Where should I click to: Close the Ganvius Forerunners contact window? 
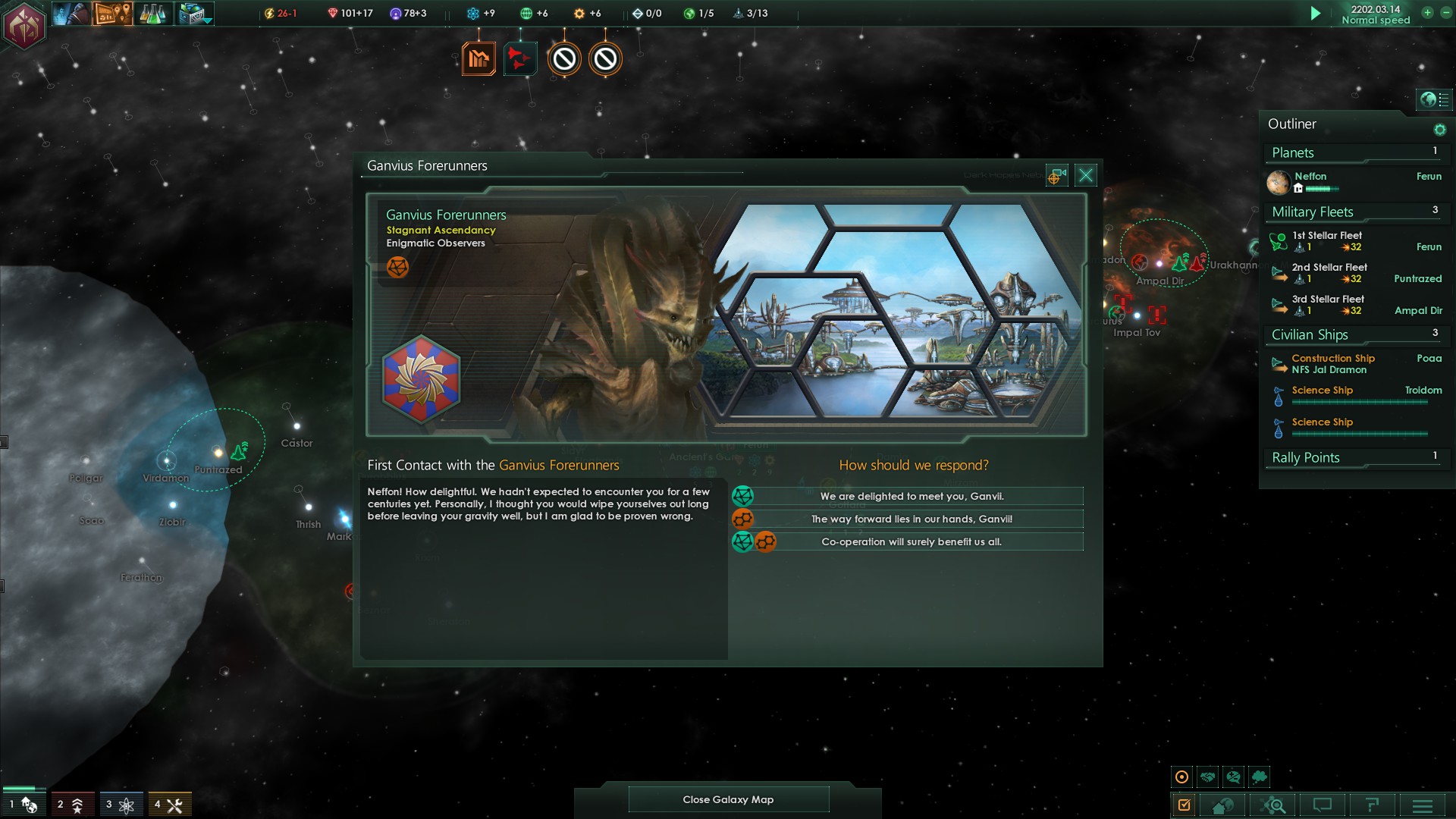point(1085,176)
